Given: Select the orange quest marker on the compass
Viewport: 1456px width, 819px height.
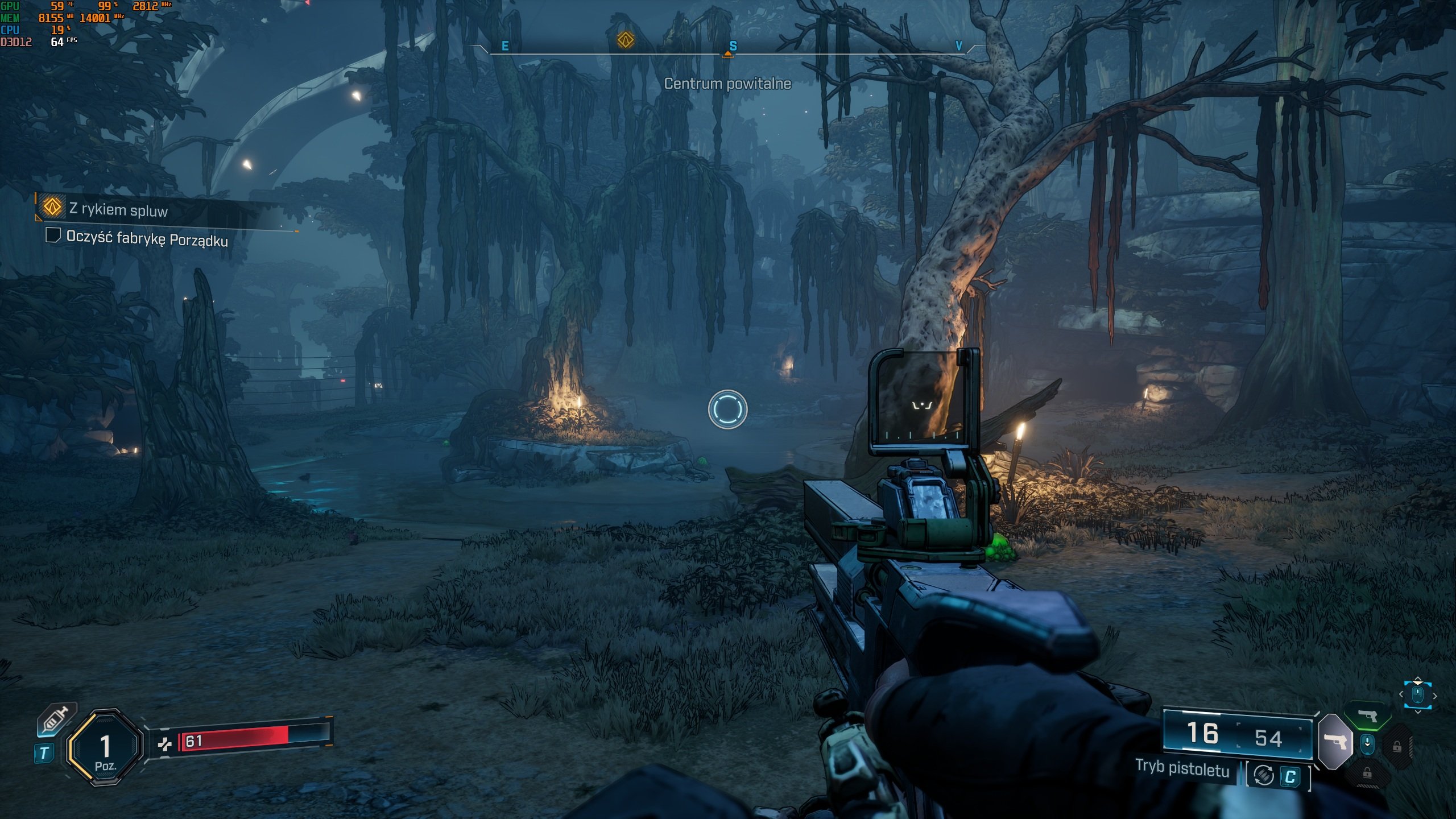Looking at the screenshot, I should [626, 40].
